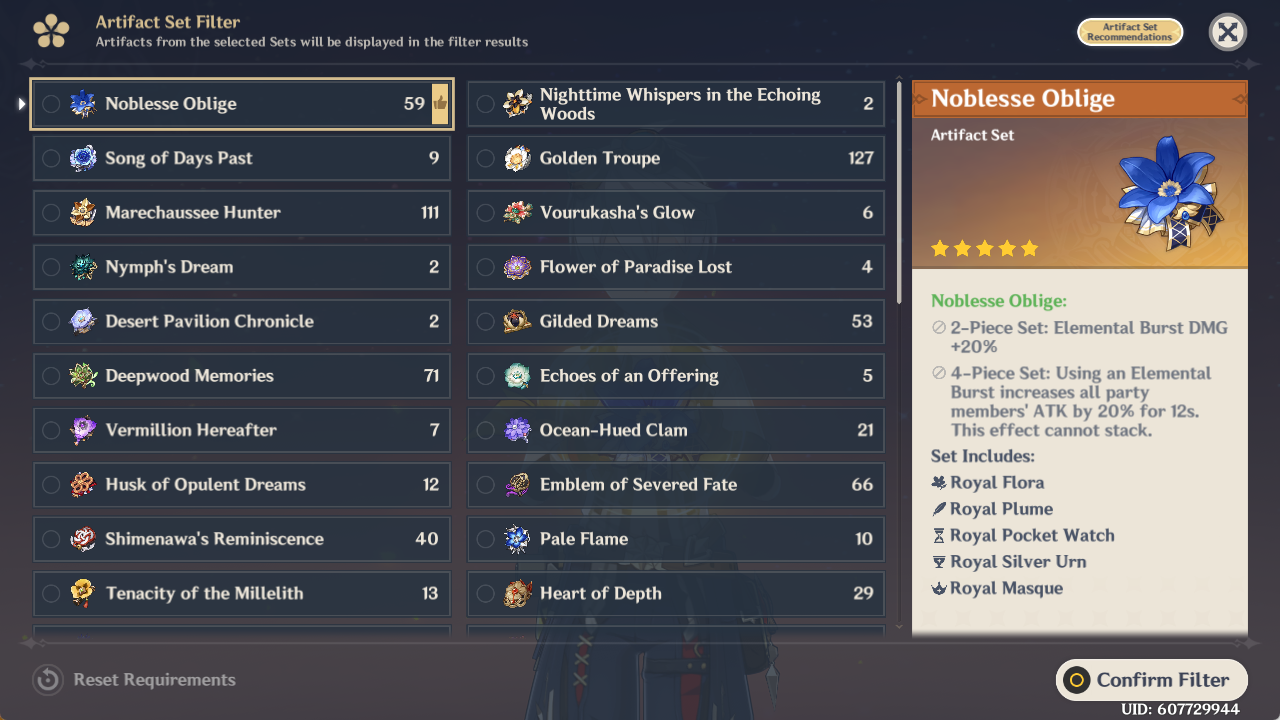This screenshot has height=720, width=1280.
Task: Toggle Vermillion Hereafter filter
Action: [x=240, y=430]
